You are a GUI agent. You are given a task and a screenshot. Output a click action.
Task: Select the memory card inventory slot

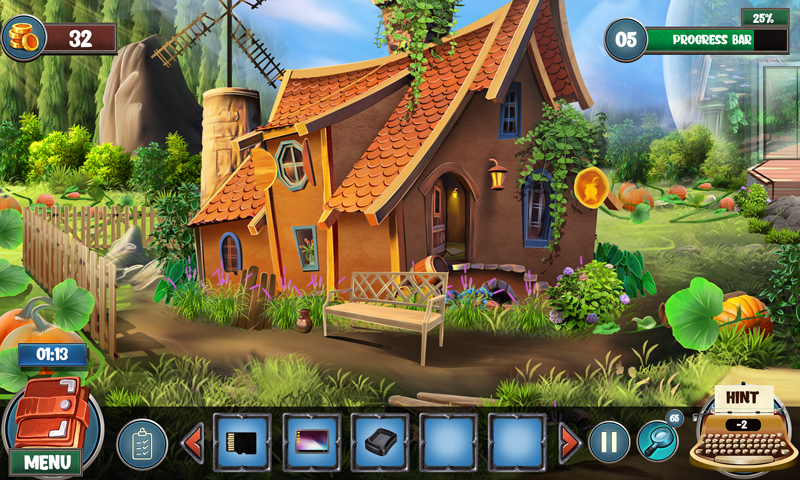point(242,442)
